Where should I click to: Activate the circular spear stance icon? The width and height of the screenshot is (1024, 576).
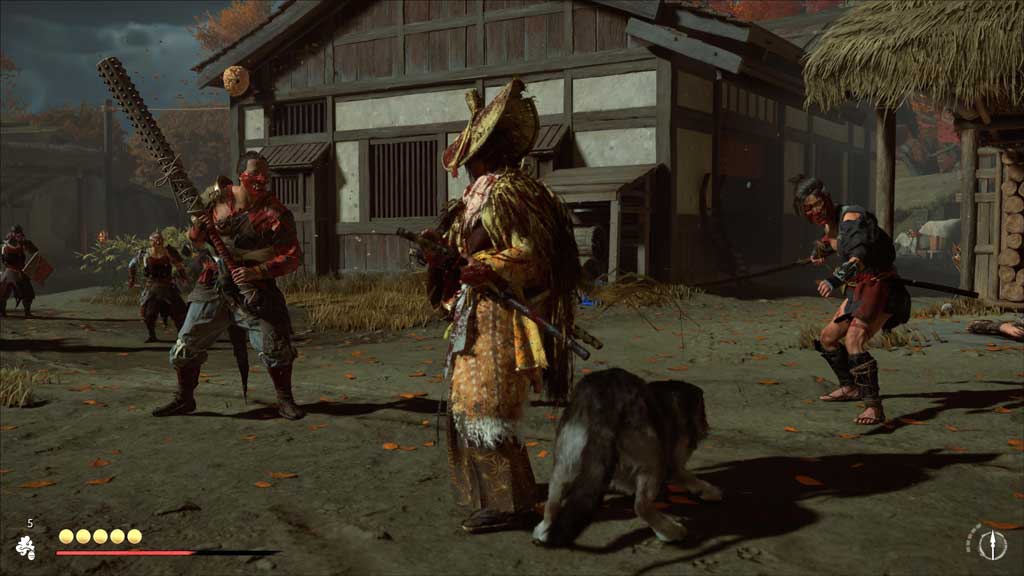(991, 543)
